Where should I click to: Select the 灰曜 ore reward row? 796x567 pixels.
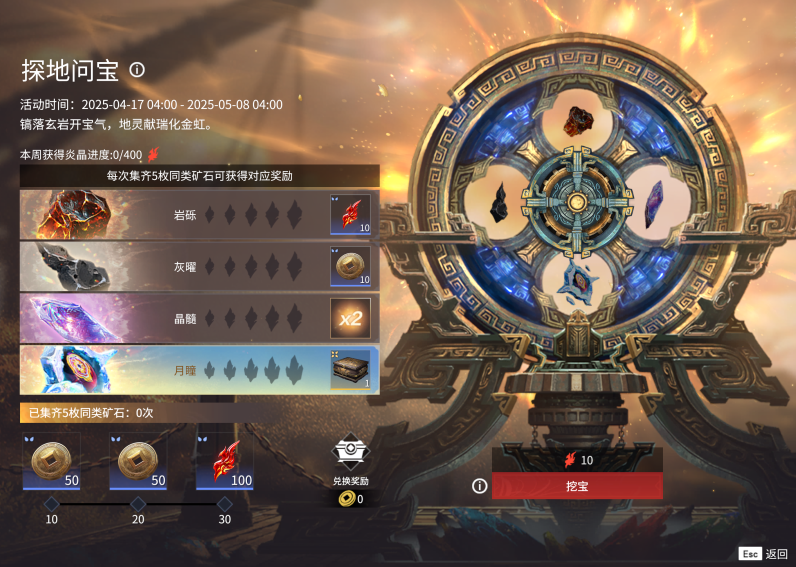click(x=199, y=266)
